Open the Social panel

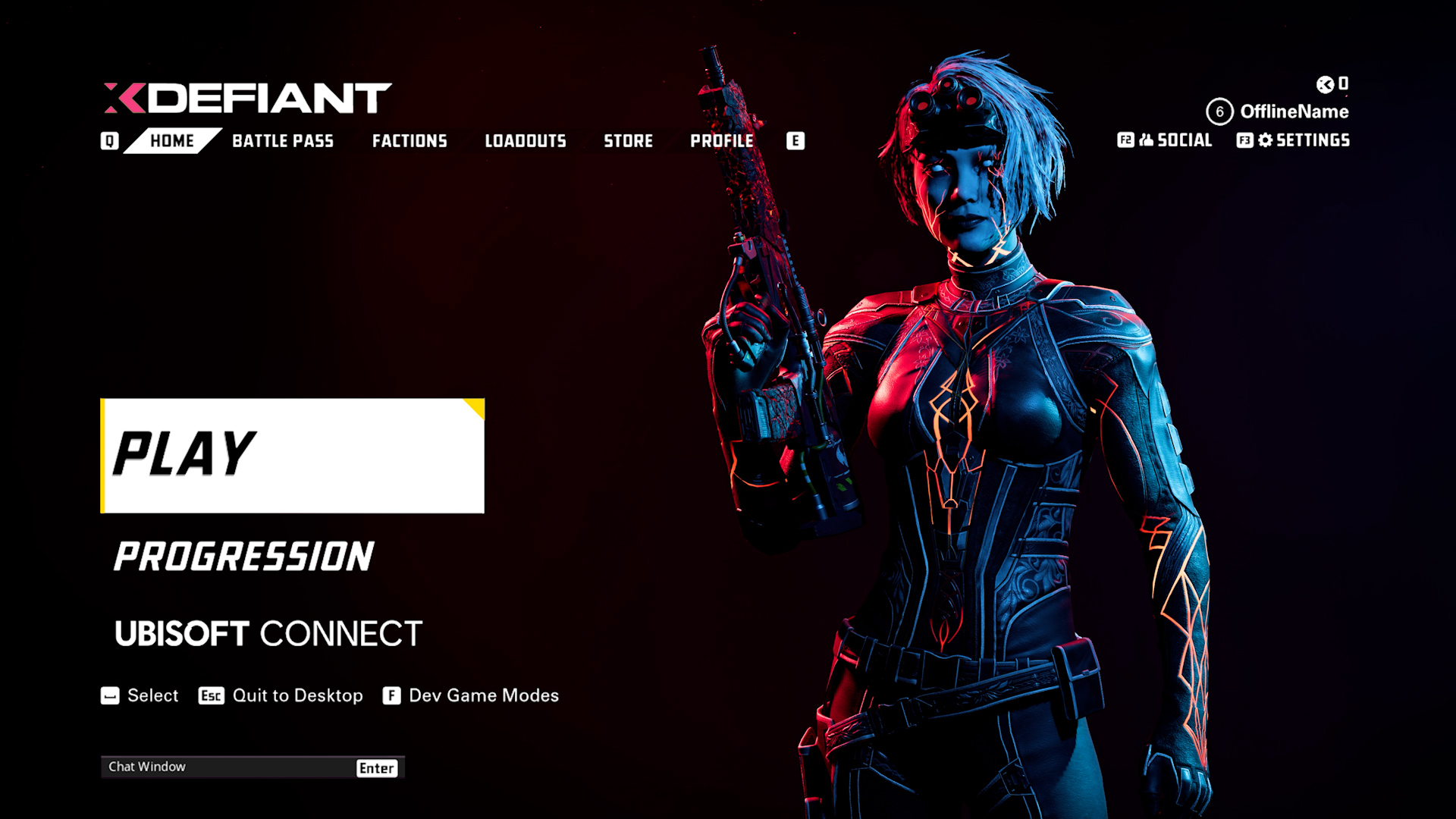pos(1175,140)
